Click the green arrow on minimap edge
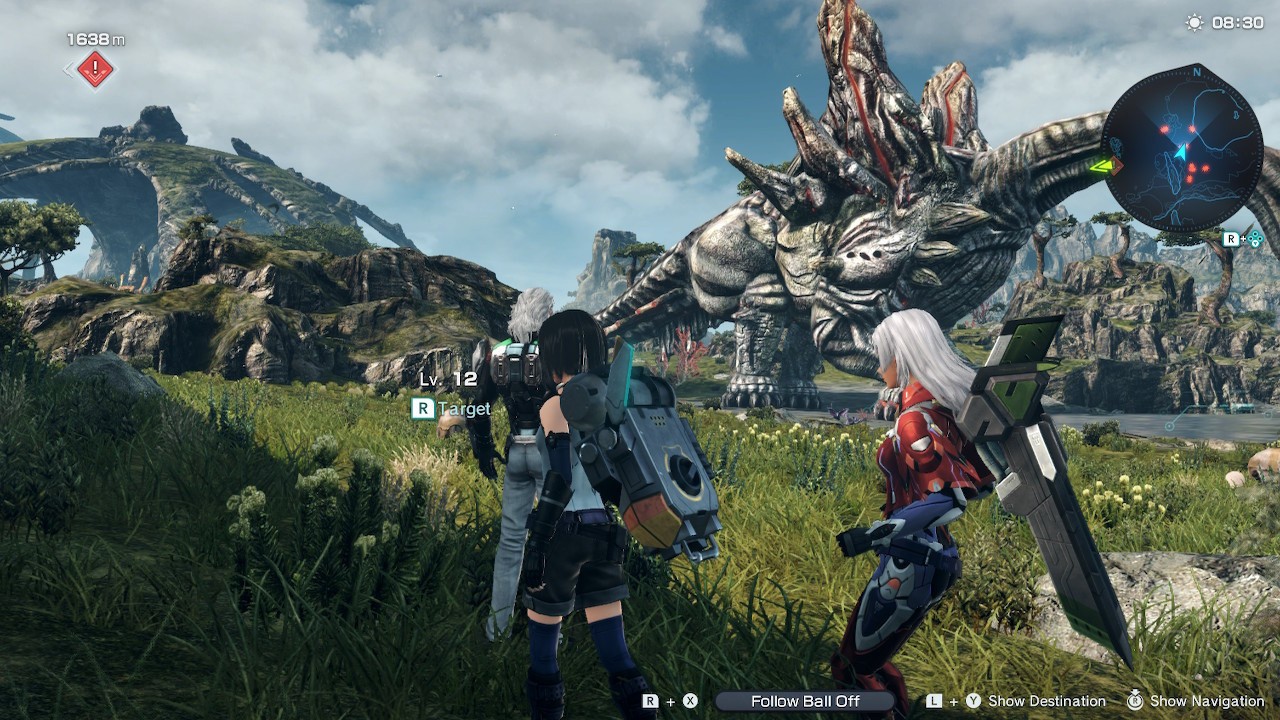 [1103, 165]
